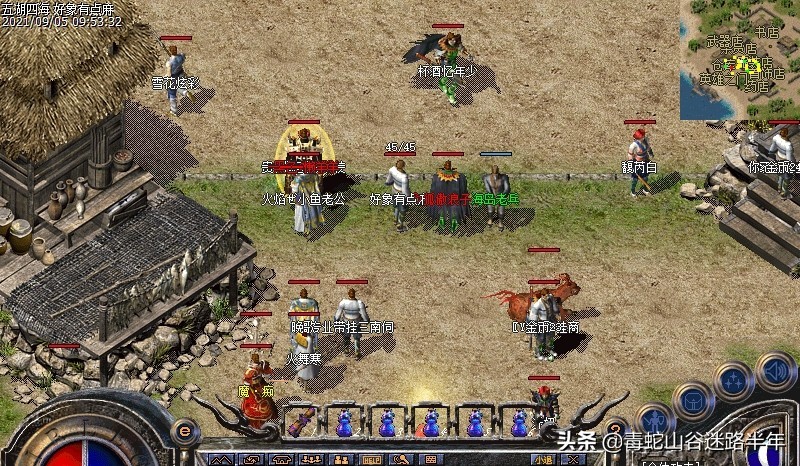
Task: Click the magnifying glass button on bottom bar
Action: (401, 460)
